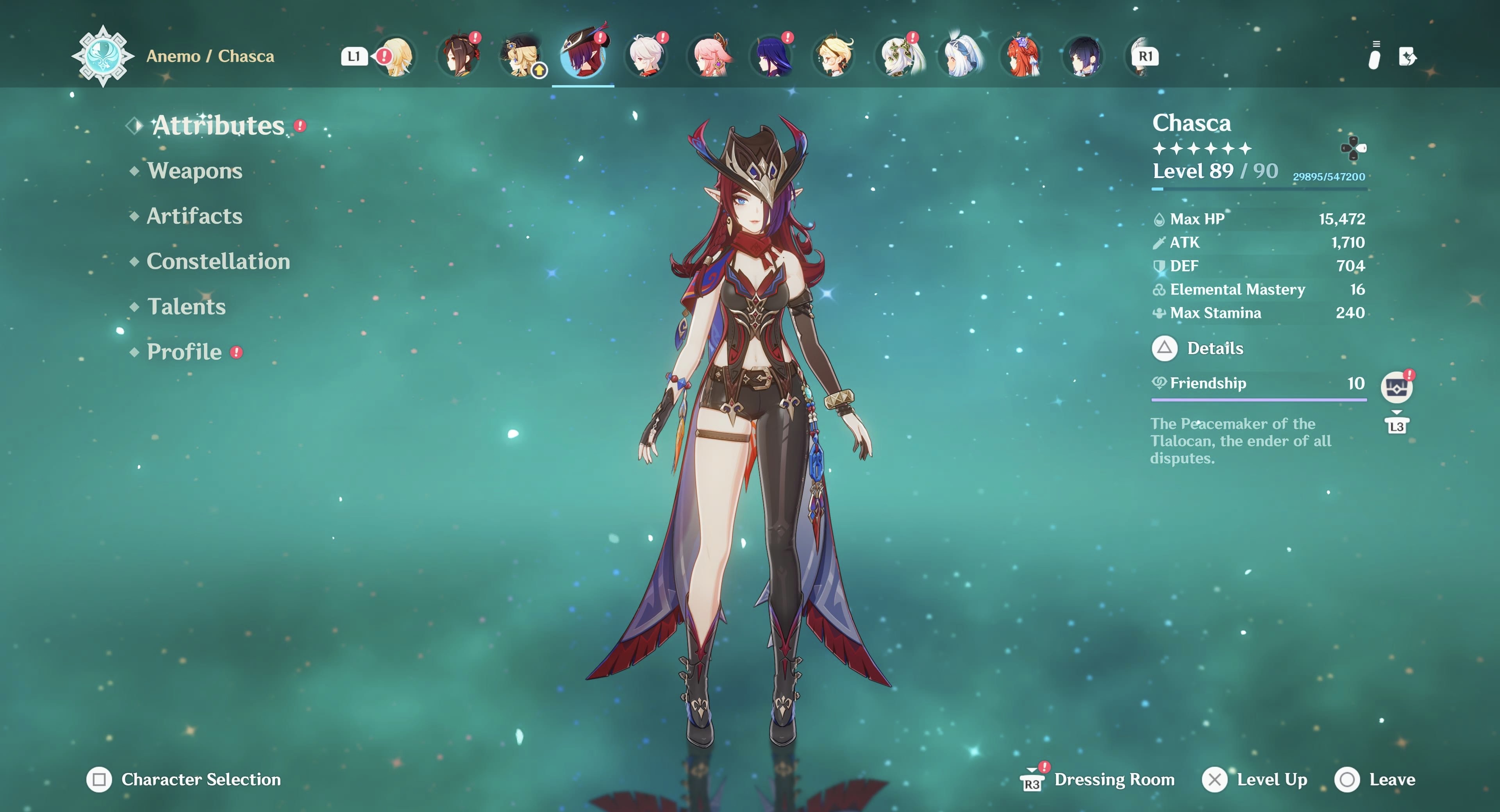The height and width of the screenshot is (812, 1500).
Task: Switch to the Talents section
Action: (186, 307)
